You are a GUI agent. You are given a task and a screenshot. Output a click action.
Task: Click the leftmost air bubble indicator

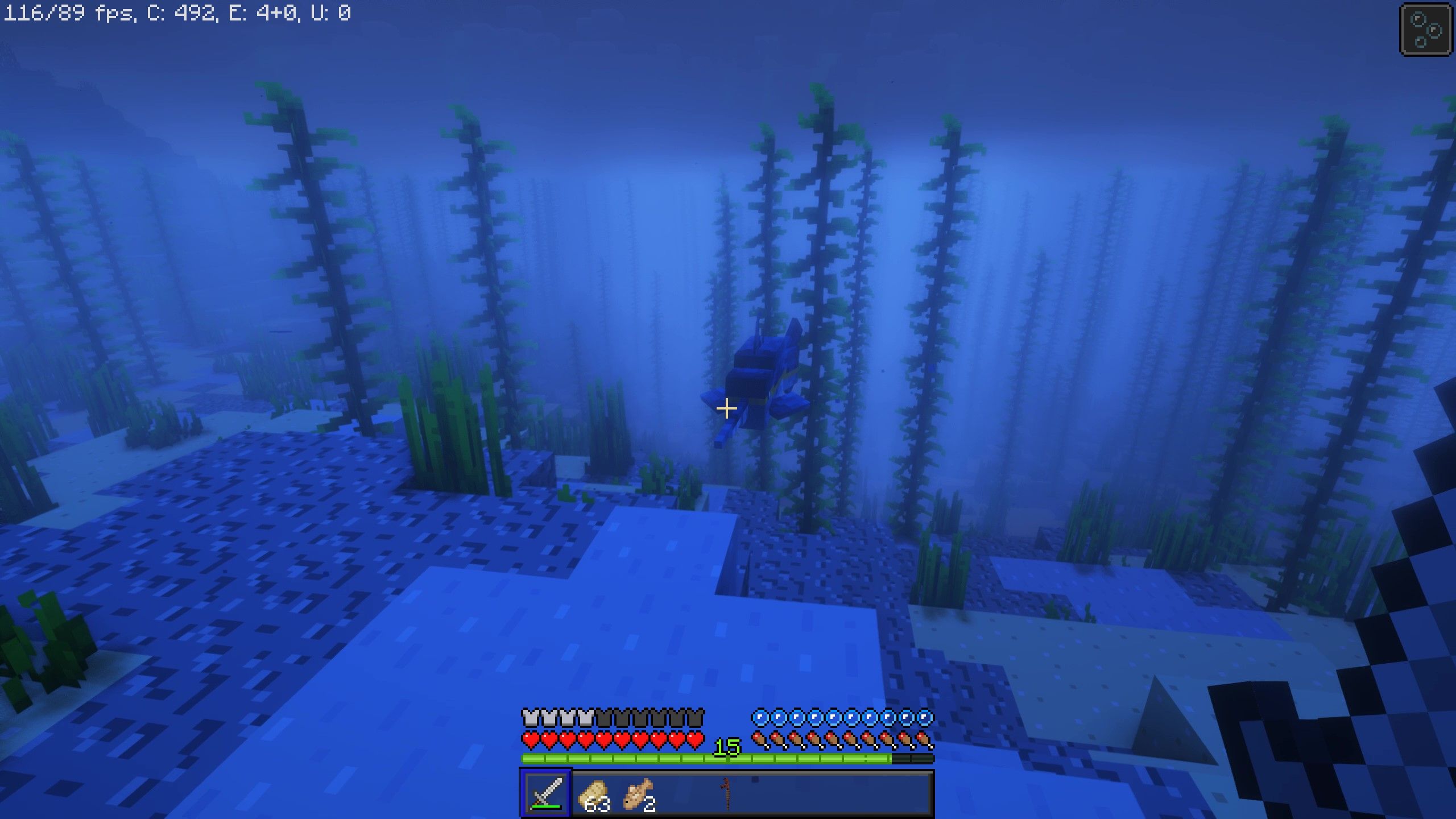[x=760, y=718]
